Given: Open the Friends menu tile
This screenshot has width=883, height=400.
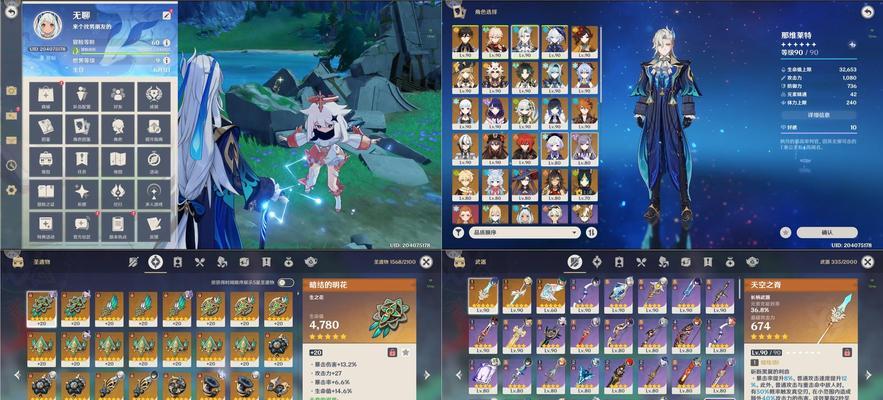Looking at the screenshot, I should [x=118, y=95].
